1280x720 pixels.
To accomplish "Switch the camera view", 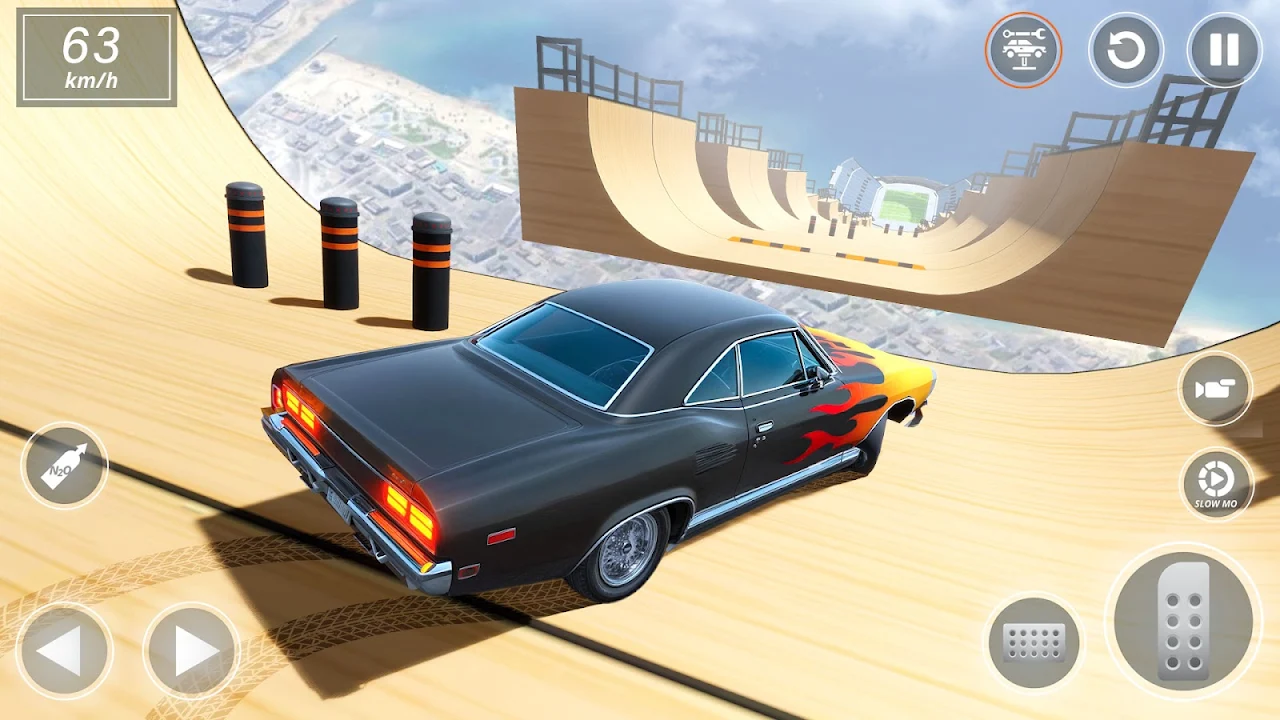I will point(1215,389).
